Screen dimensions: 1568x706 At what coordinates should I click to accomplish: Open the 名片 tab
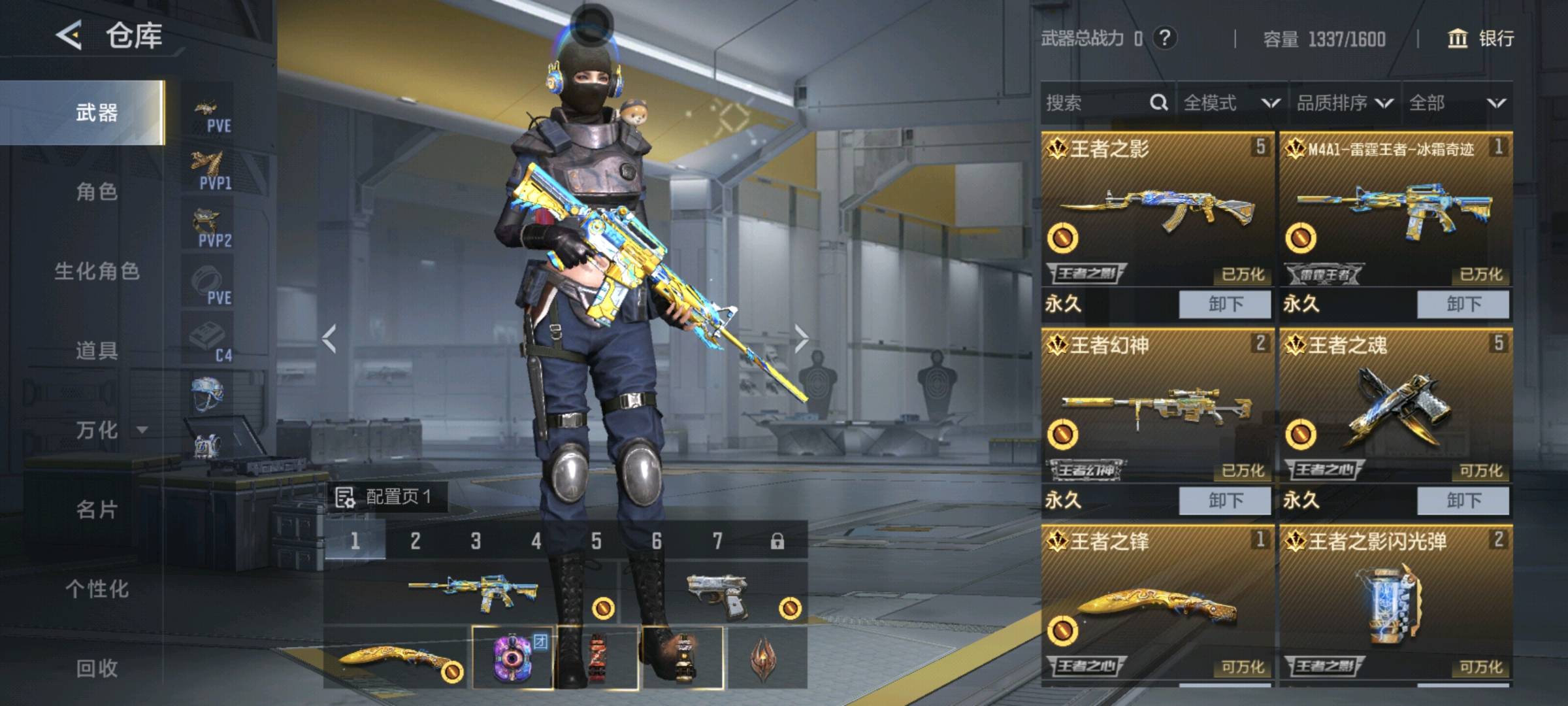(97, 510)
